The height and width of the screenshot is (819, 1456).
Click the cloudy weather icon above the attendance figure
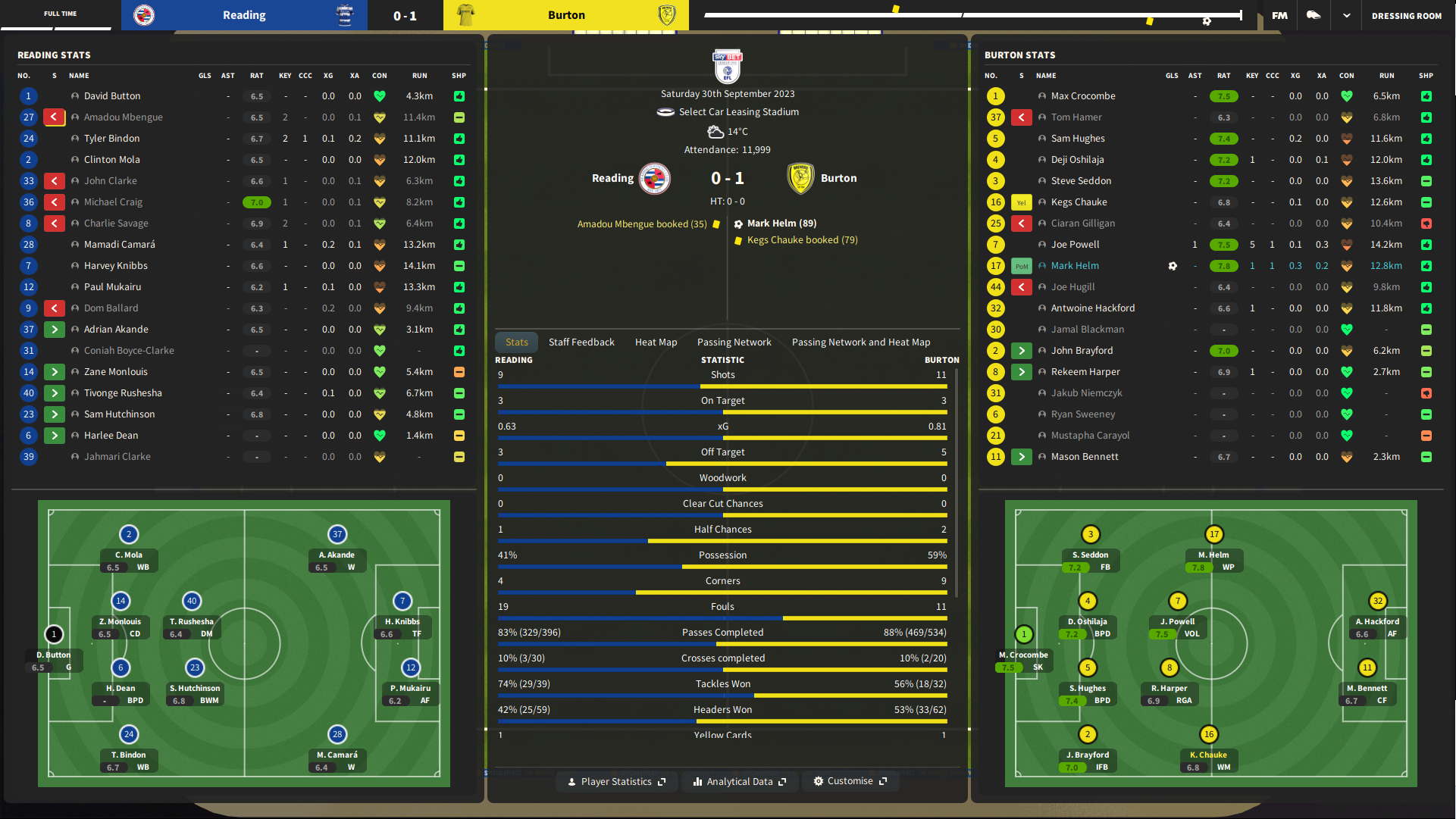(x=715, y=130)
